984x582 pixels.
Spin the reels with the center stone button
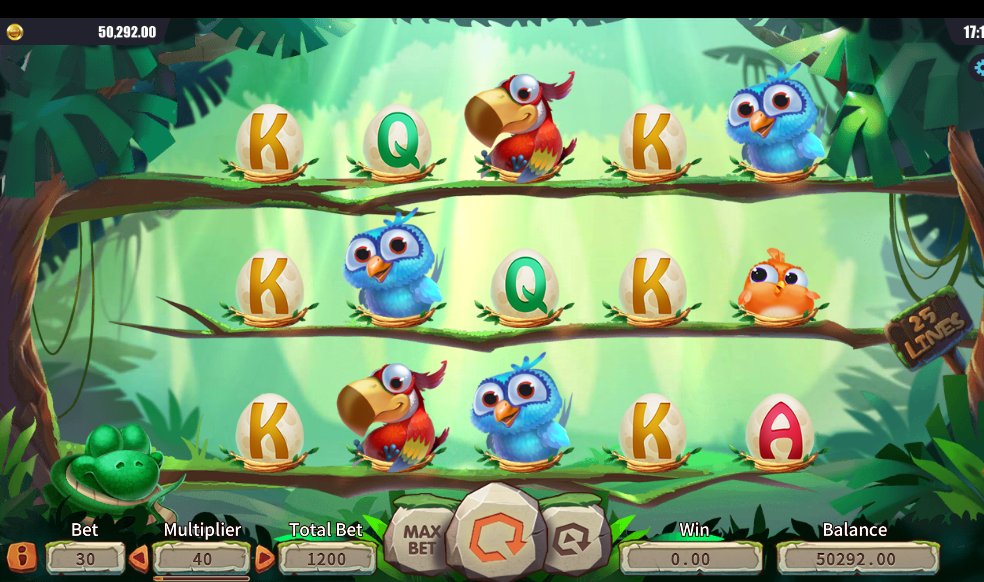(495, 533)
